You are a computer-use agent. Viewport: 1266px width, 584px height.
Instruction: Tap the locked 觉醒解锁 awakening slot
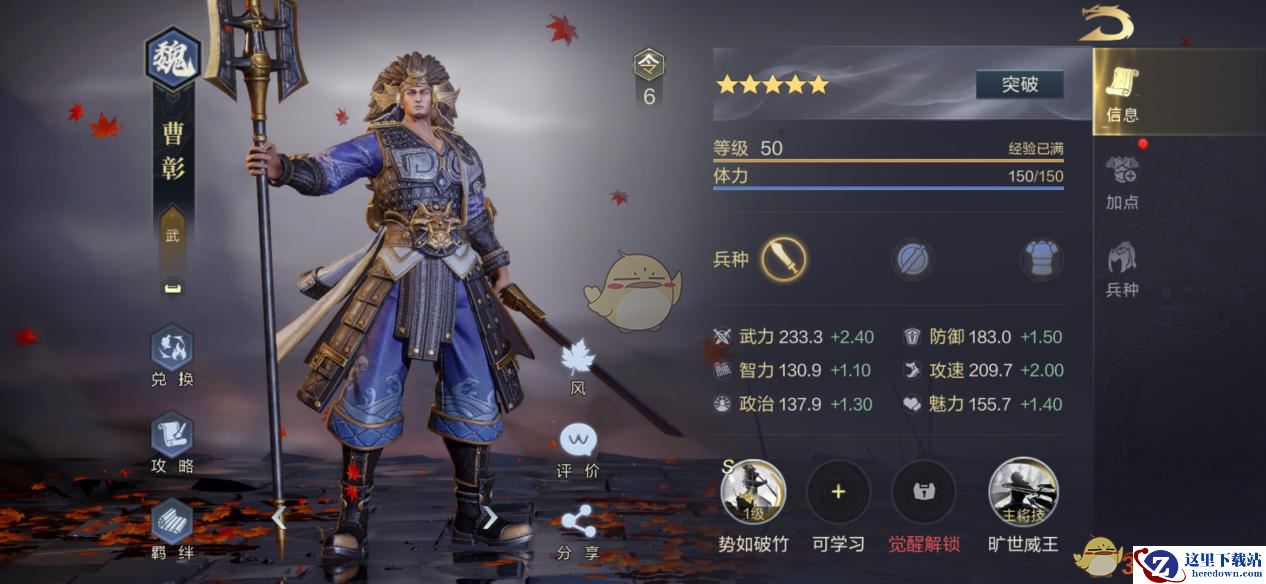[924, 492]
